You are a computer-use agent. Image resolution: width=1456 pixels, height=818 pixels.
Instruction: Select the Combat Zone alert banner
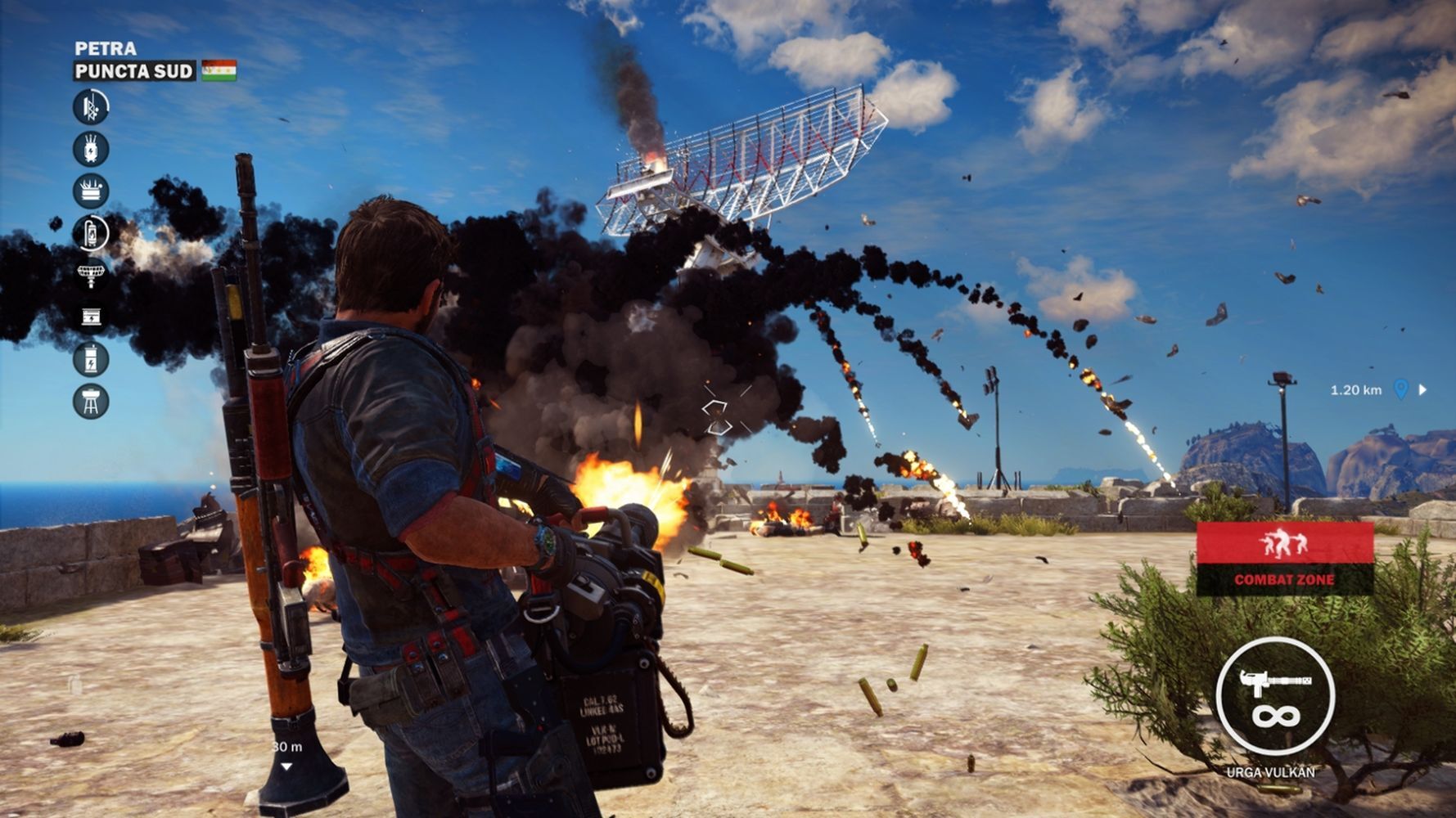[x=1284, y=559]
